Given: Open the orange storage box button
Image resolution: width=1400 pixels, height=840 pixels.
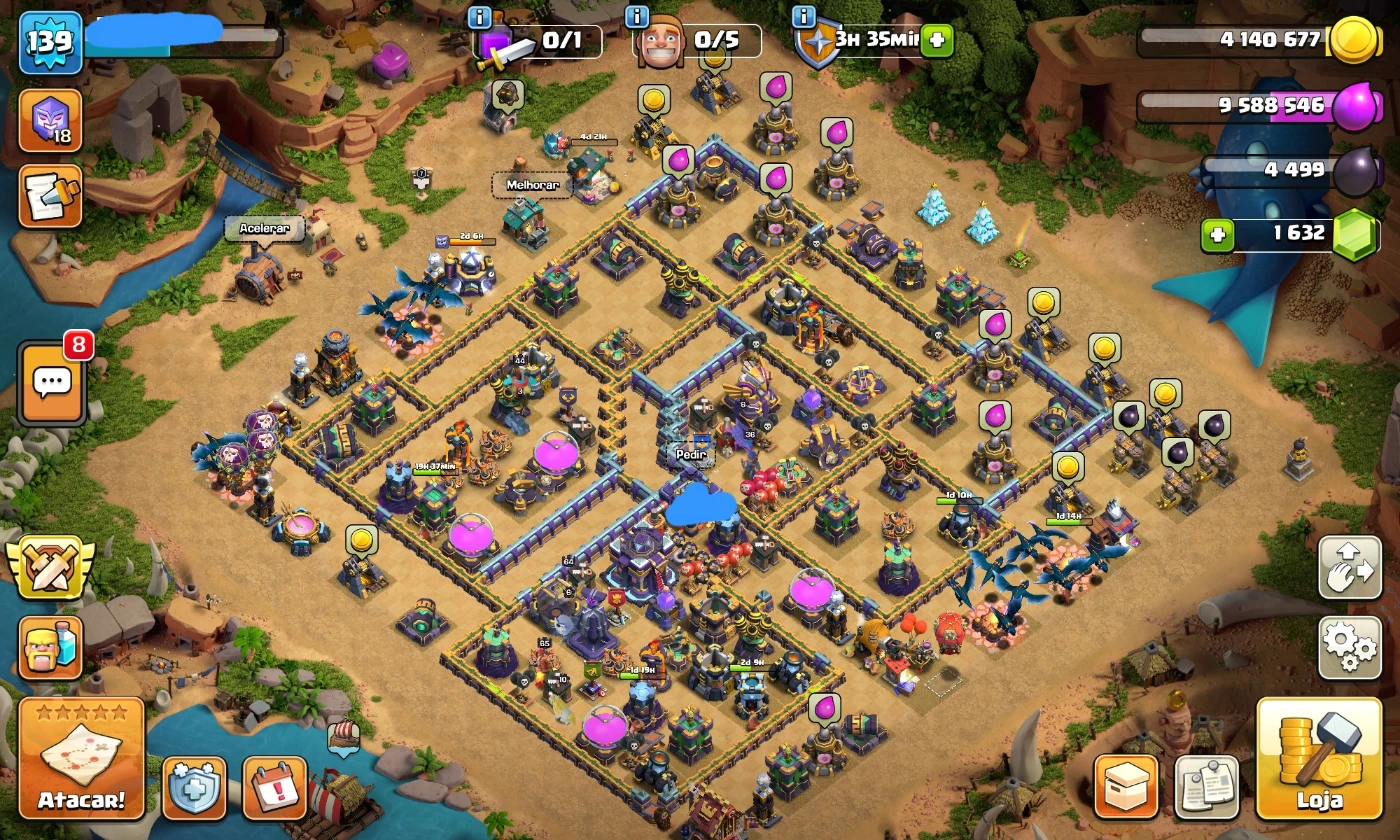Looking at the screenshot, I should [x=1126, y=787].
